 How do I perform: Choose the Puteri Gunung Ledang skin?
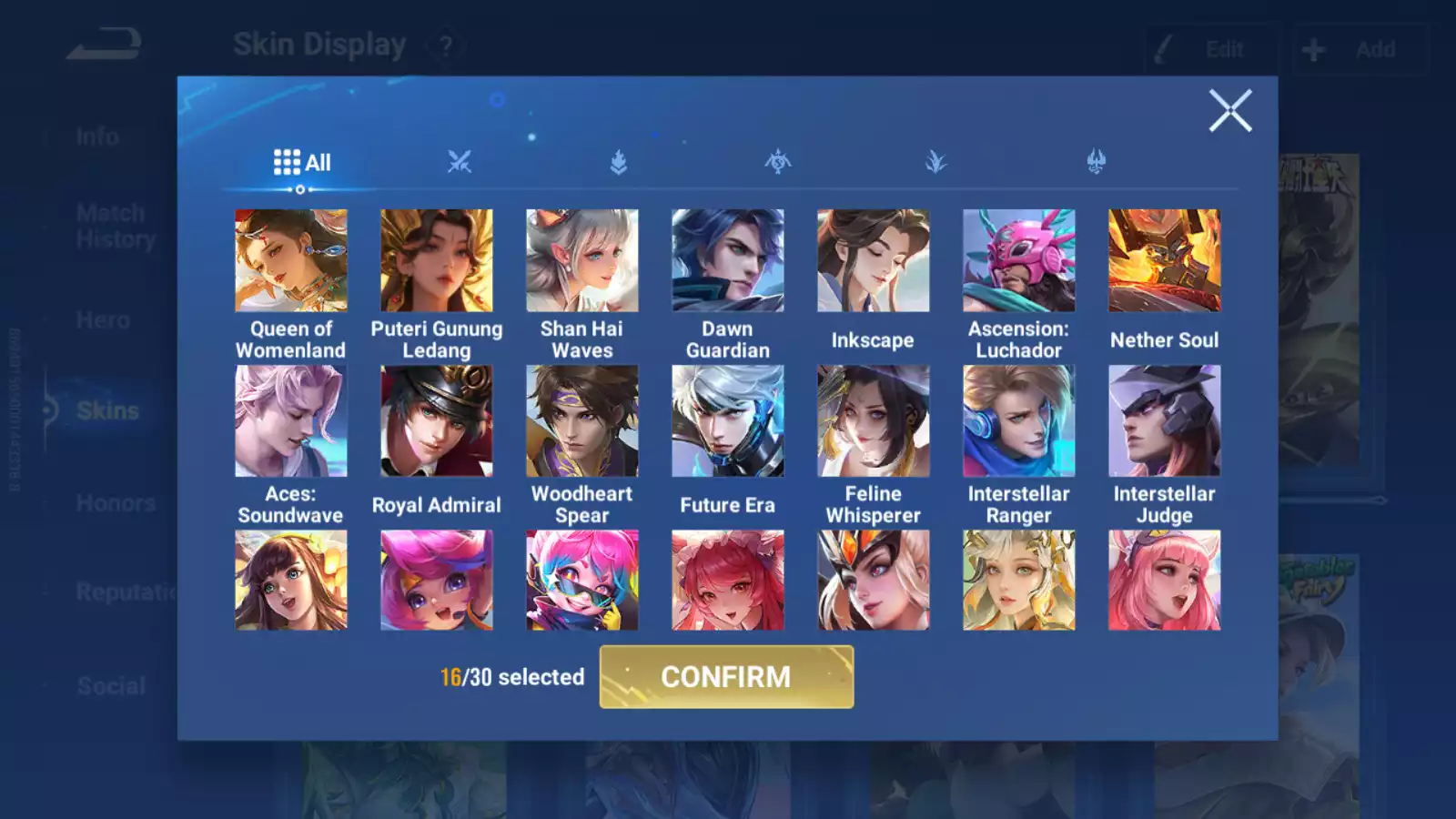(x=437, y=261)
